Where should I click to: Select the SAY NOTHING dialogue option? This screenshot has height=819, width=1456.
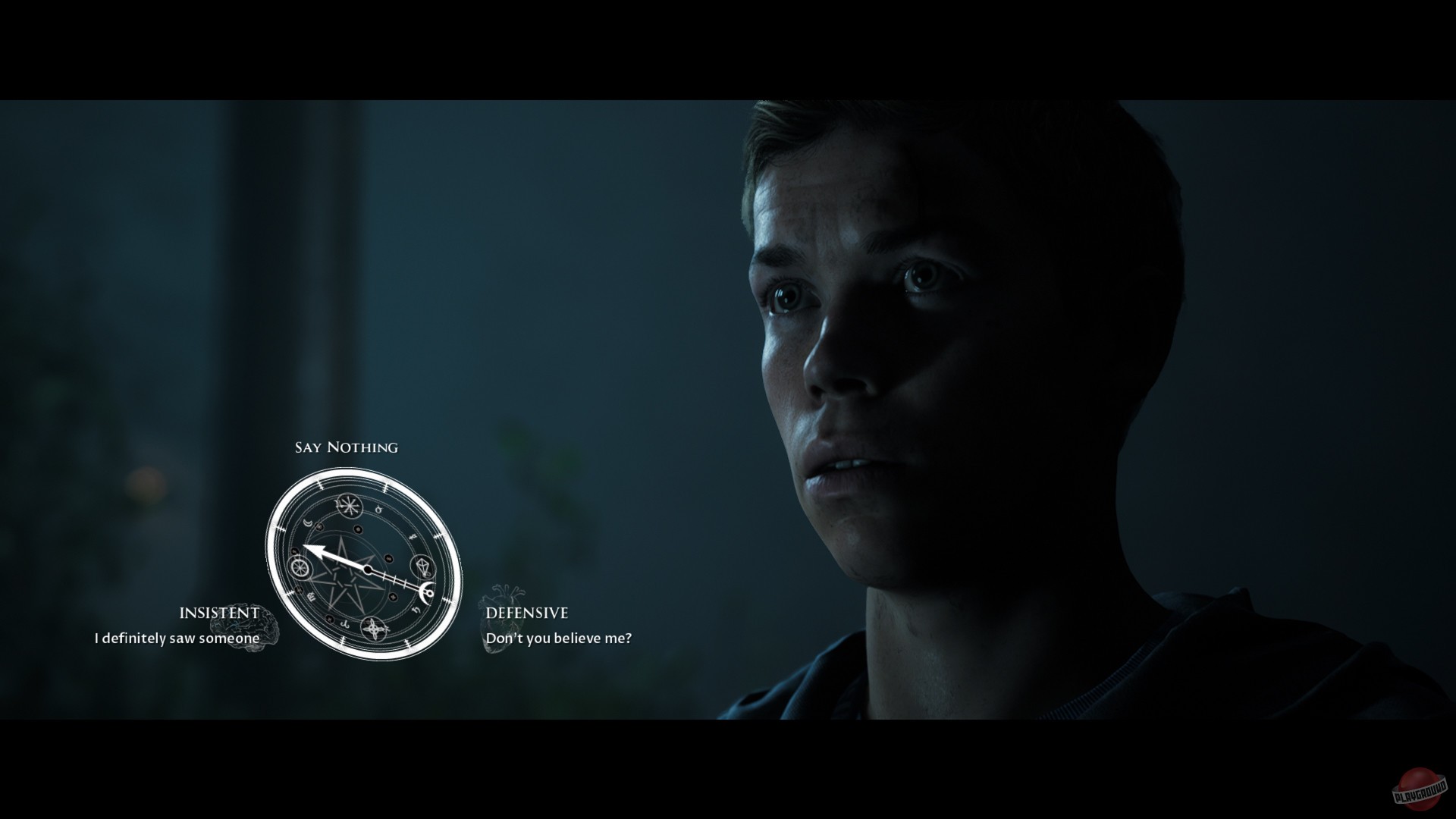pos(346,447)
